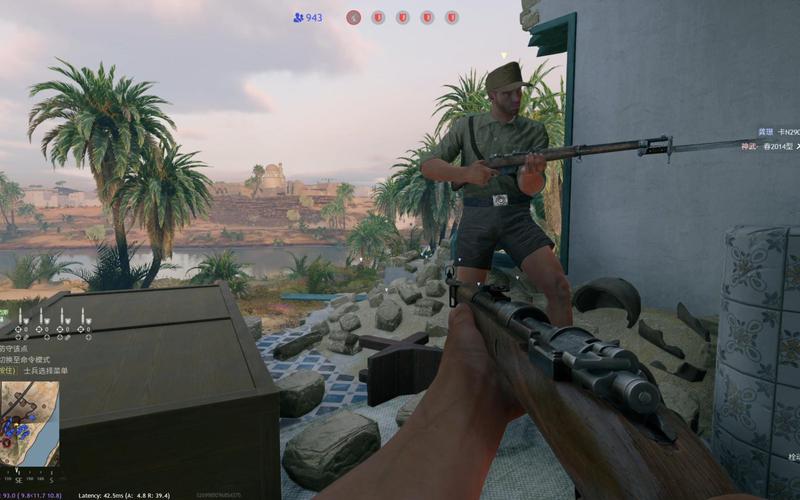Select the greyed-out objective icon at top

353,17
